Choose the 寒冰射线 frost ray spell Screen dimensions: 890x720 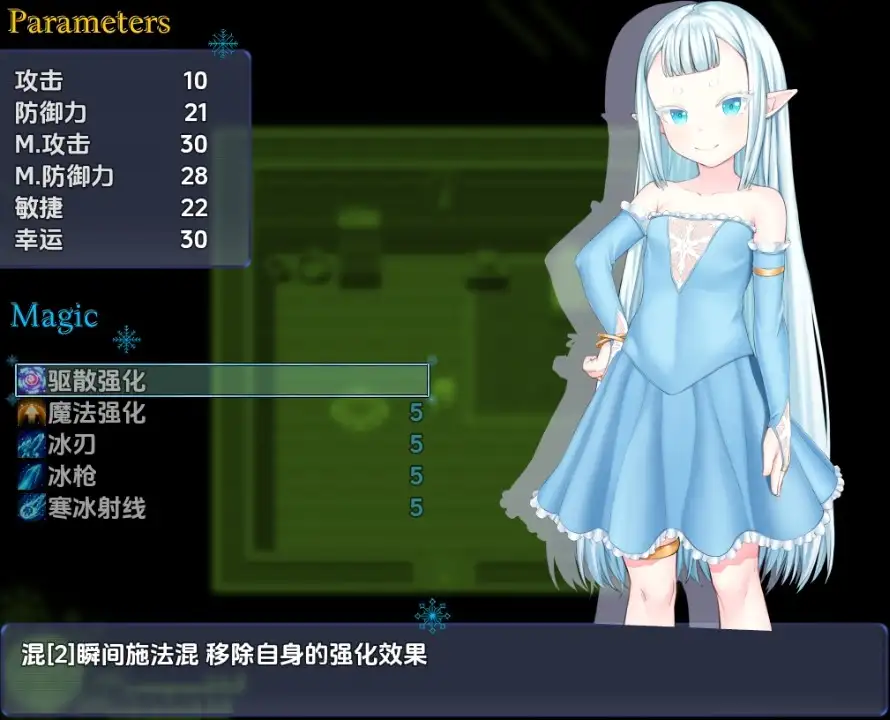pyautogui.click(x=97, y=508)
